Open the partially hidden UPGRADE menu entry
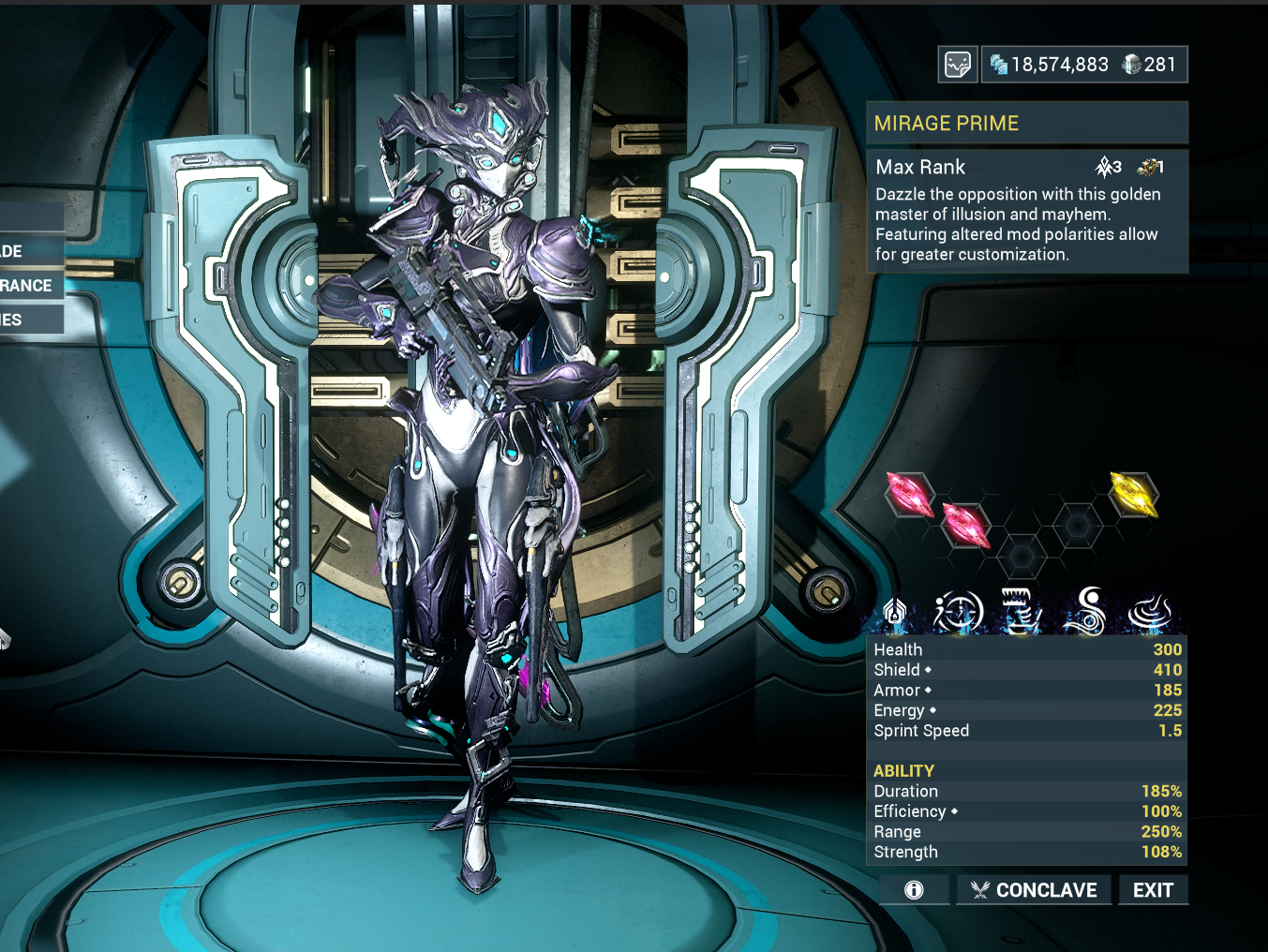Screen dimensions: 1268x952 point(19,251)
